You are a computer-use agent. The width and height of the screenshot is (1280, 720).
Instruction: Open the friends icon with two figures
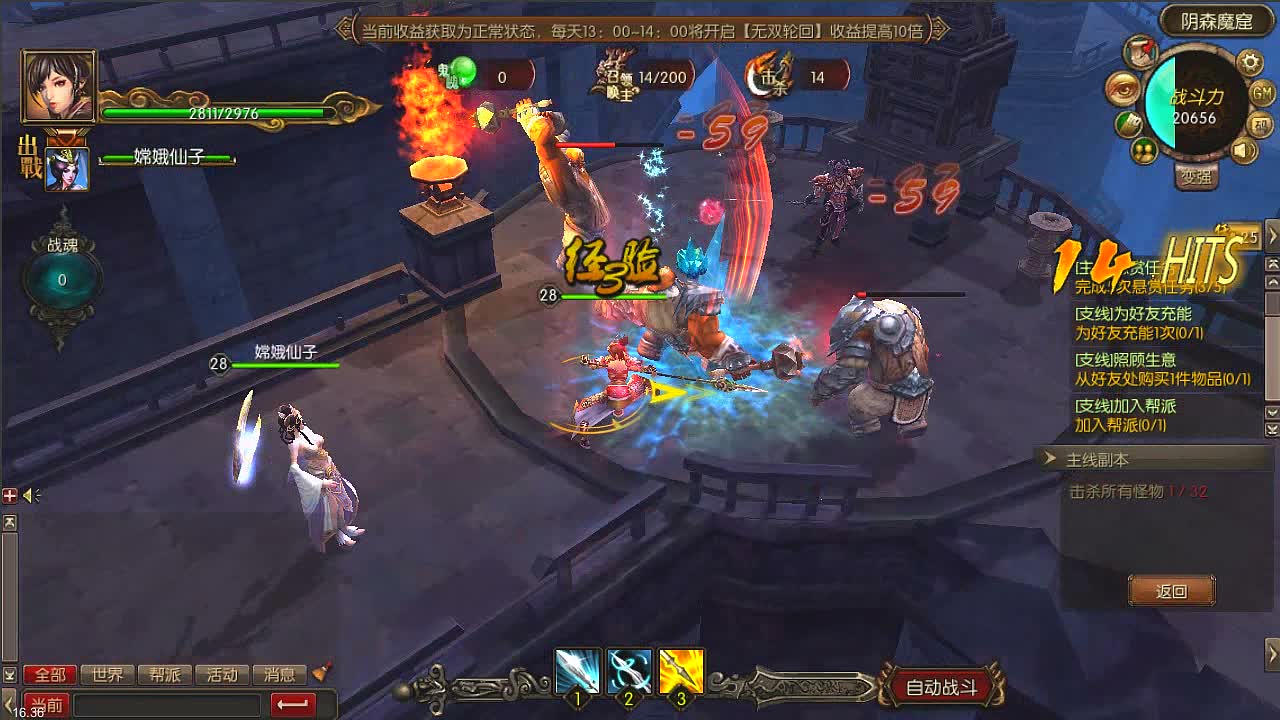pos(1145,150)
